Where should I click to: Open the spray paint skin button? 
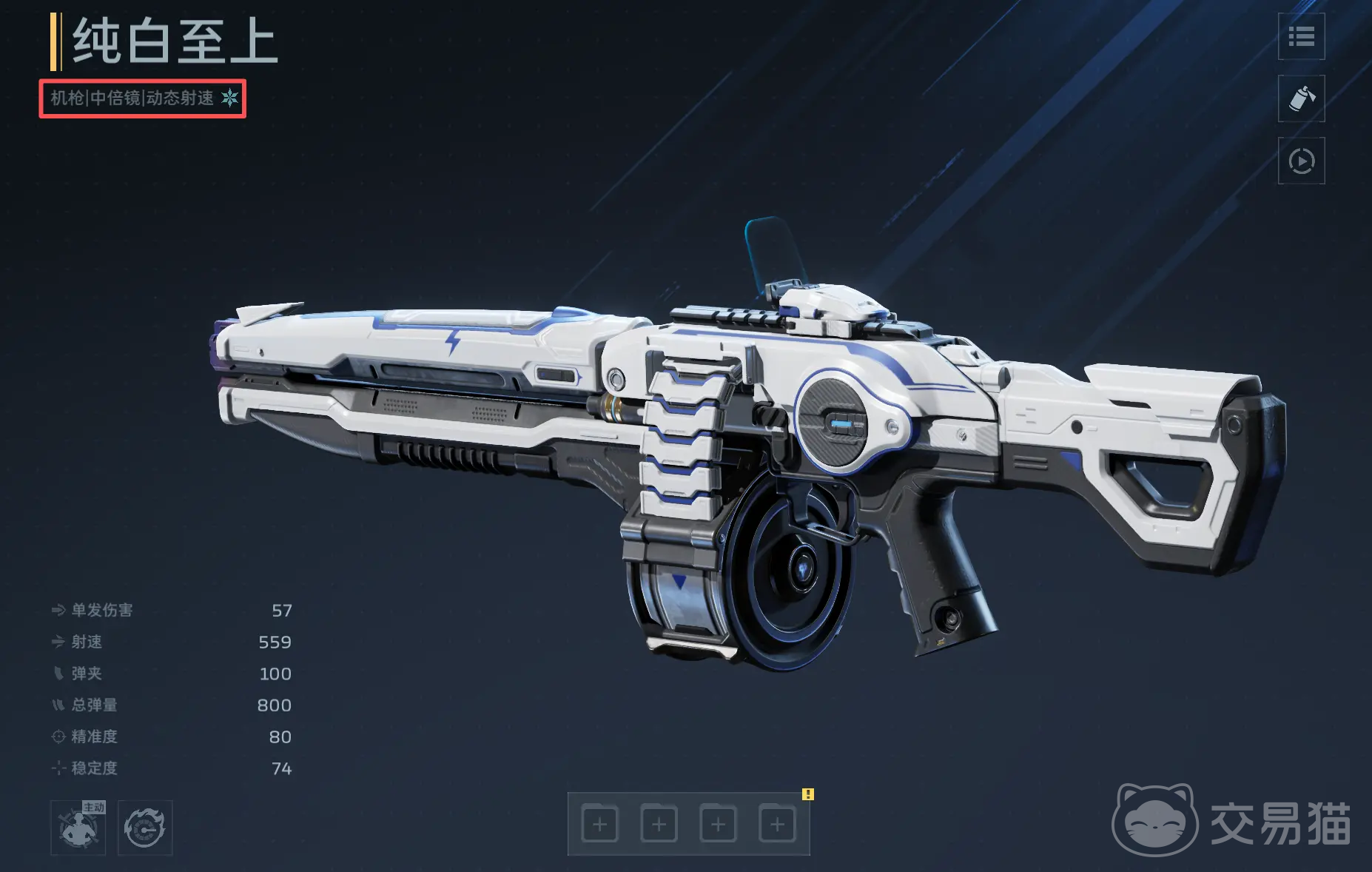tap(1301, 98)
